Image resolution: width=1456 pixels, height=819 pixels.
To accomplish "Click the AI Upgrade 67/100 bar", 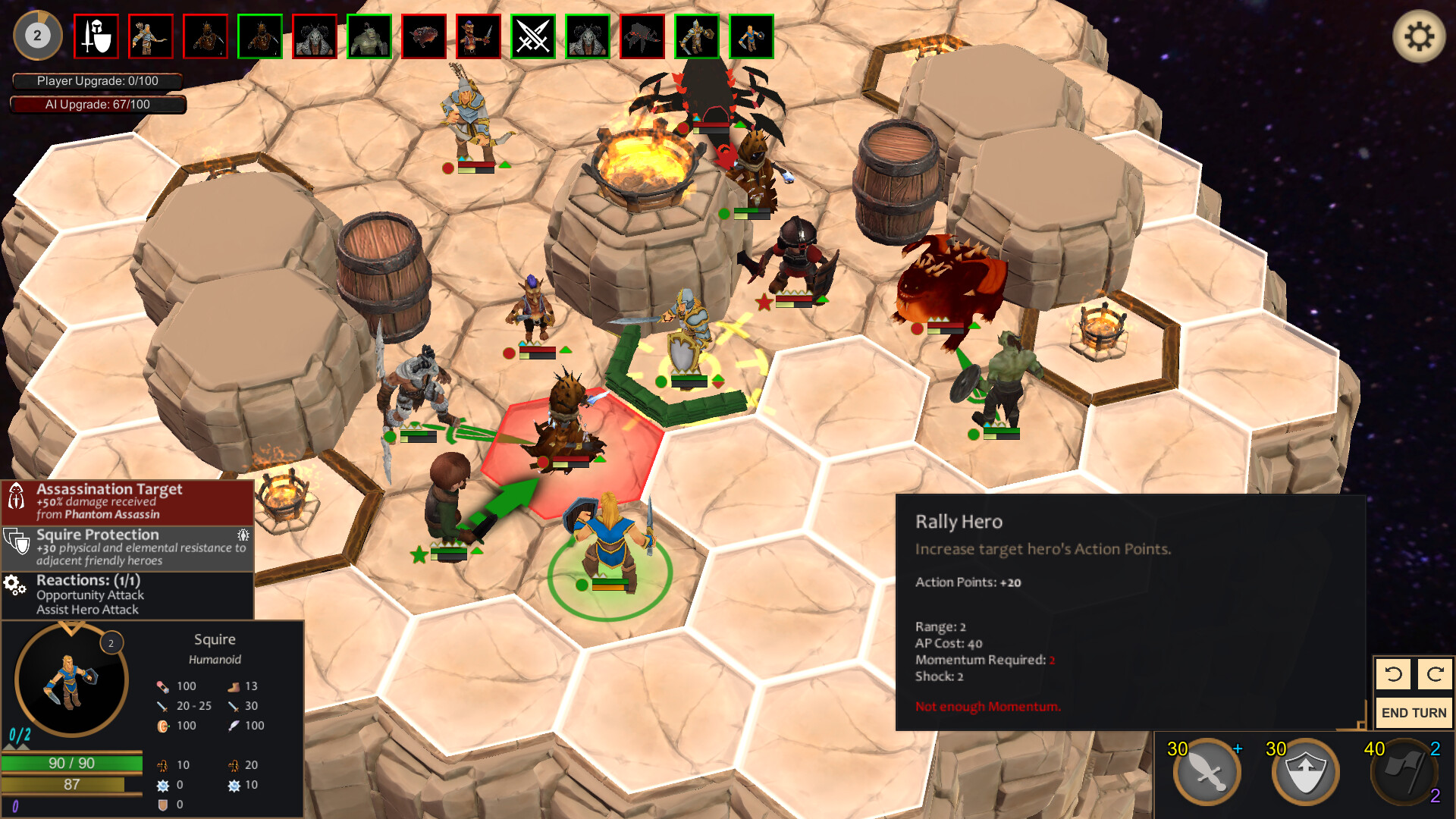I will (97, 105).
